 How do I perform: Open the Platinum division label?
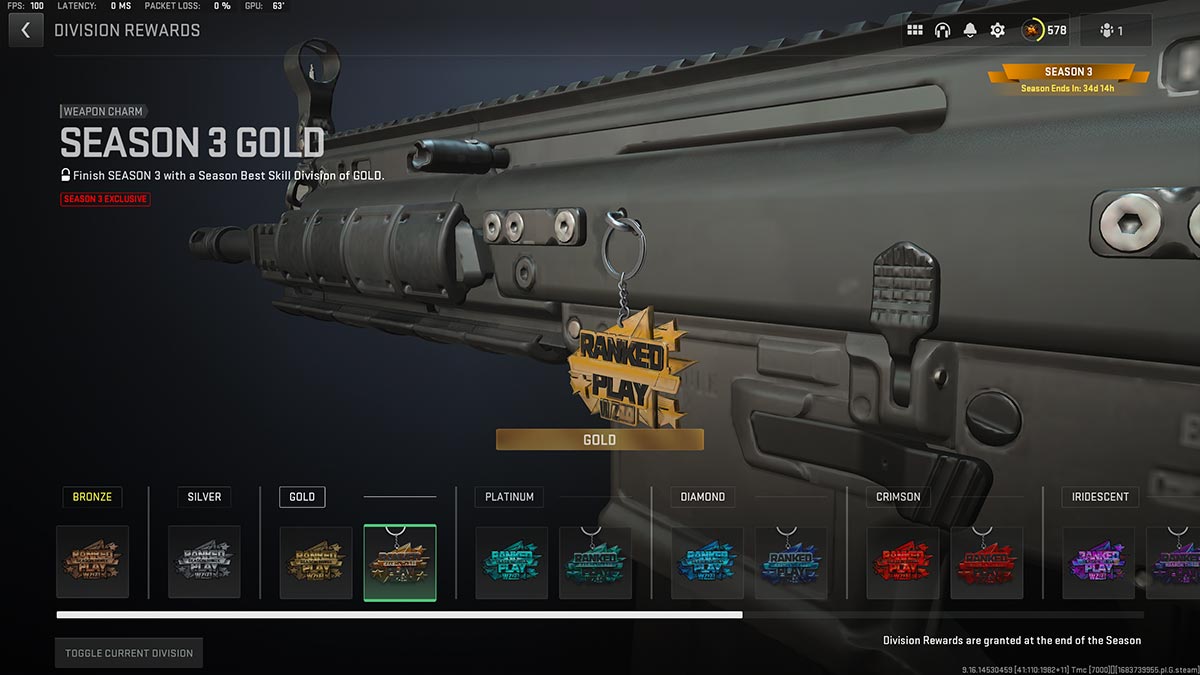click(509, 496)
